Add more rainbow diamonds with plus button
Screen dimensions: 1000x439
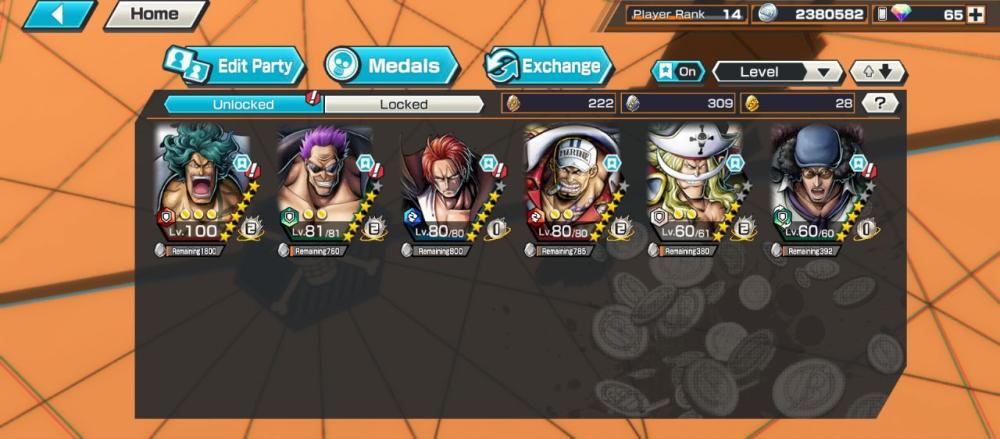(x=976, y=15)
